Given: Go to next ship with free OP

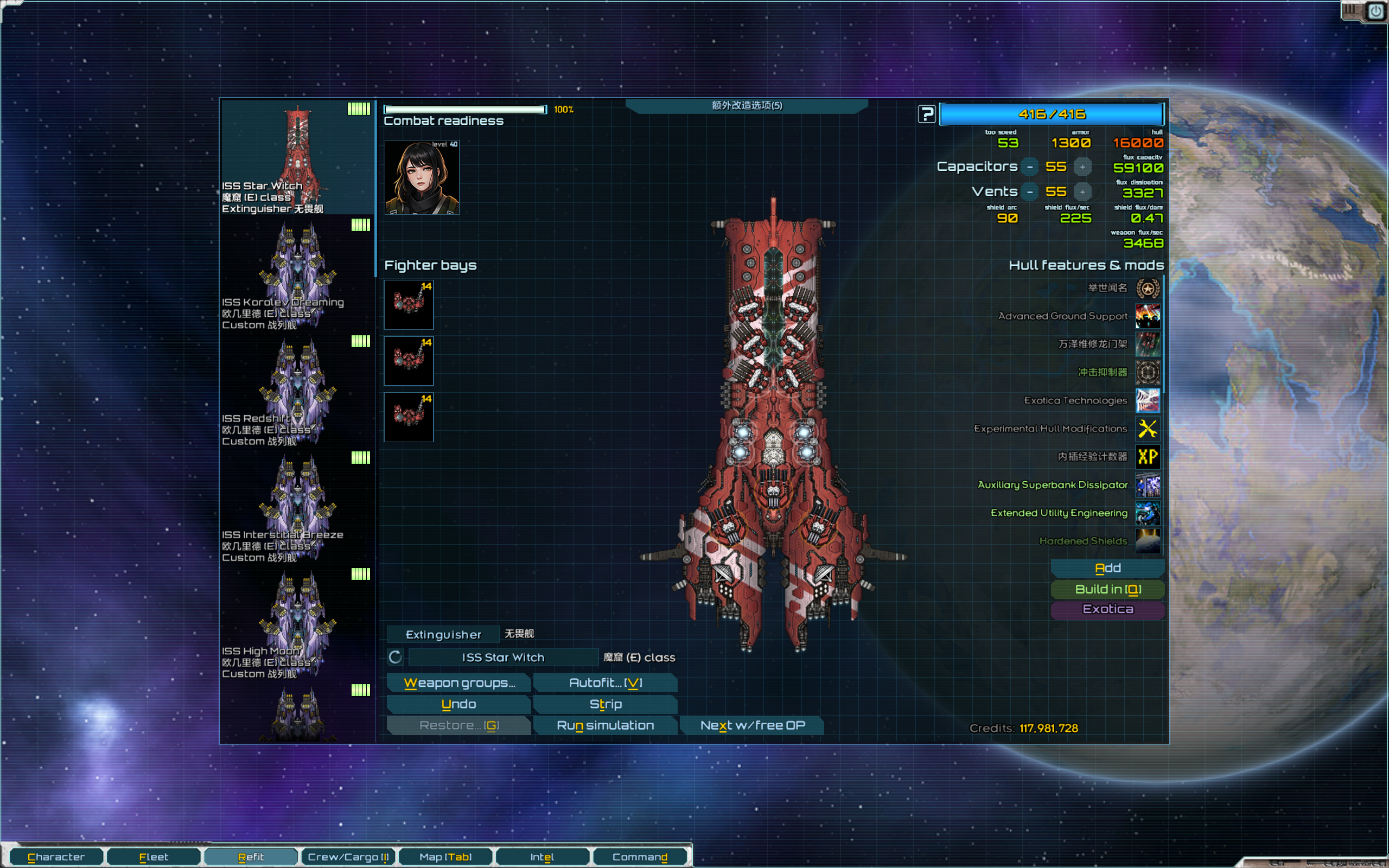Looking at the screenshot, I should point(752,725).
